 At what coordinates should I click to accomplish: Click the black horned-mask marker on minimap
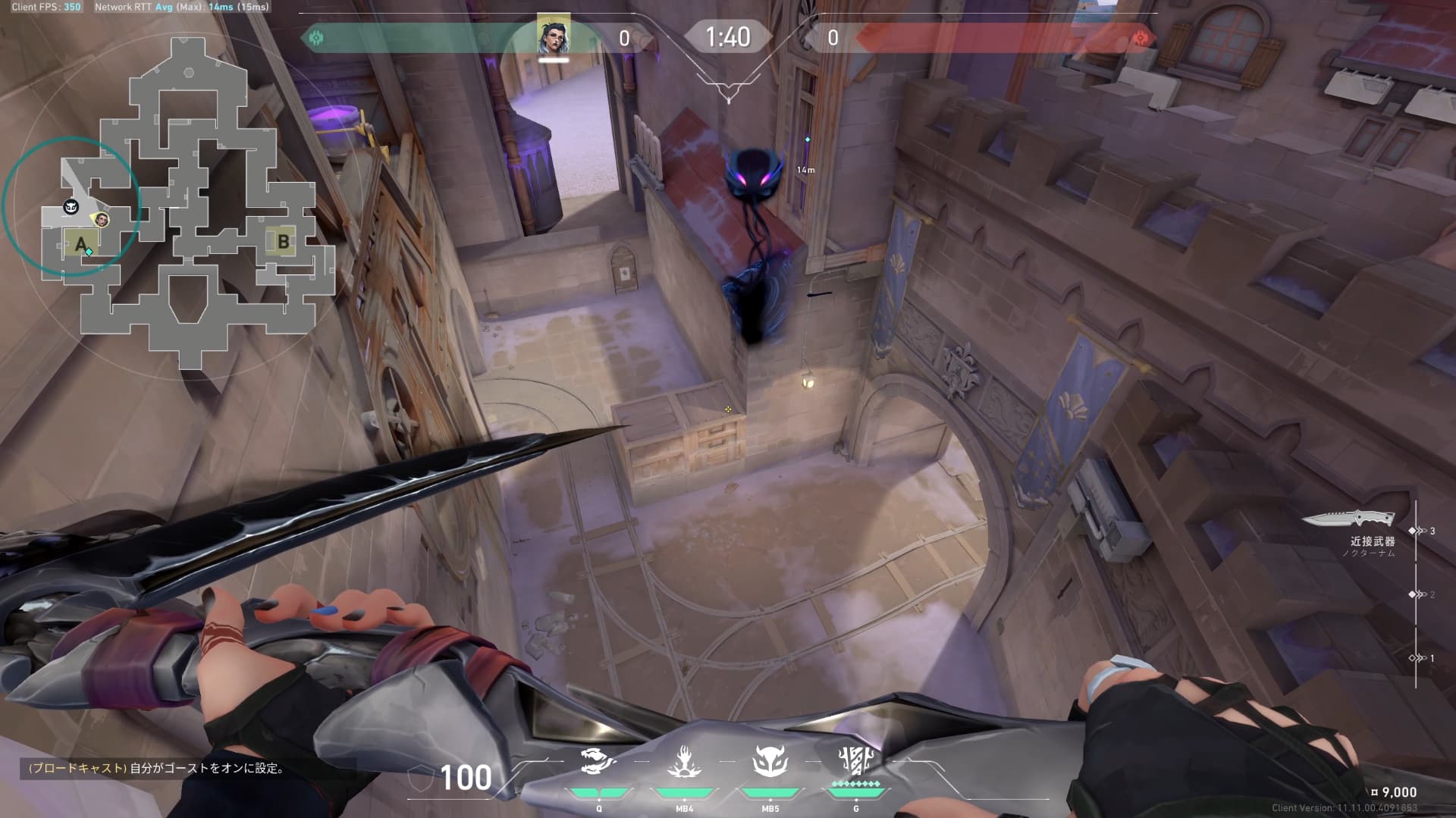(x=71, y=207)
